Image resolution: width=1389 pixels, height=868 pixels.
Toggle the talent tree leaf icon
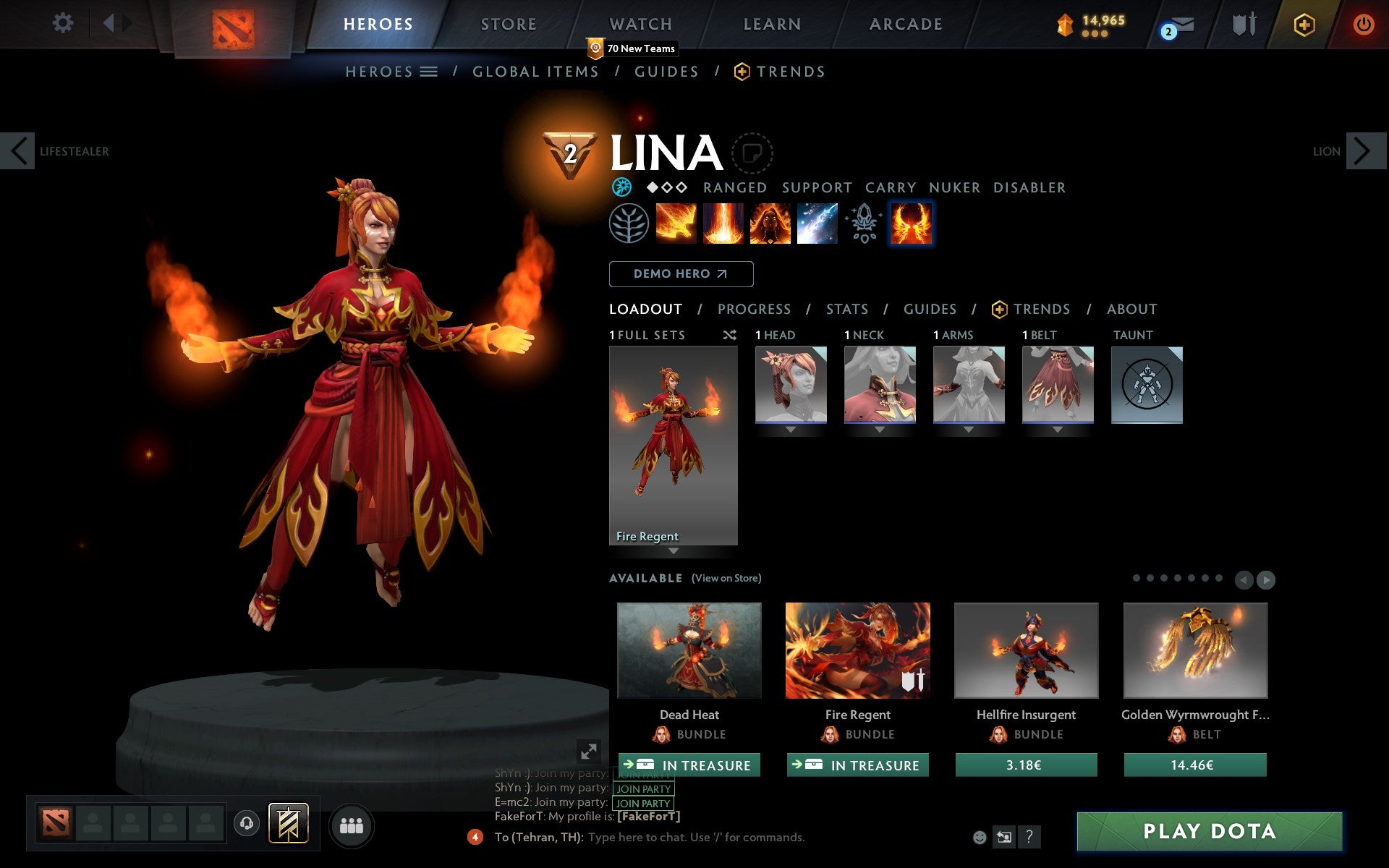[630, 223]
